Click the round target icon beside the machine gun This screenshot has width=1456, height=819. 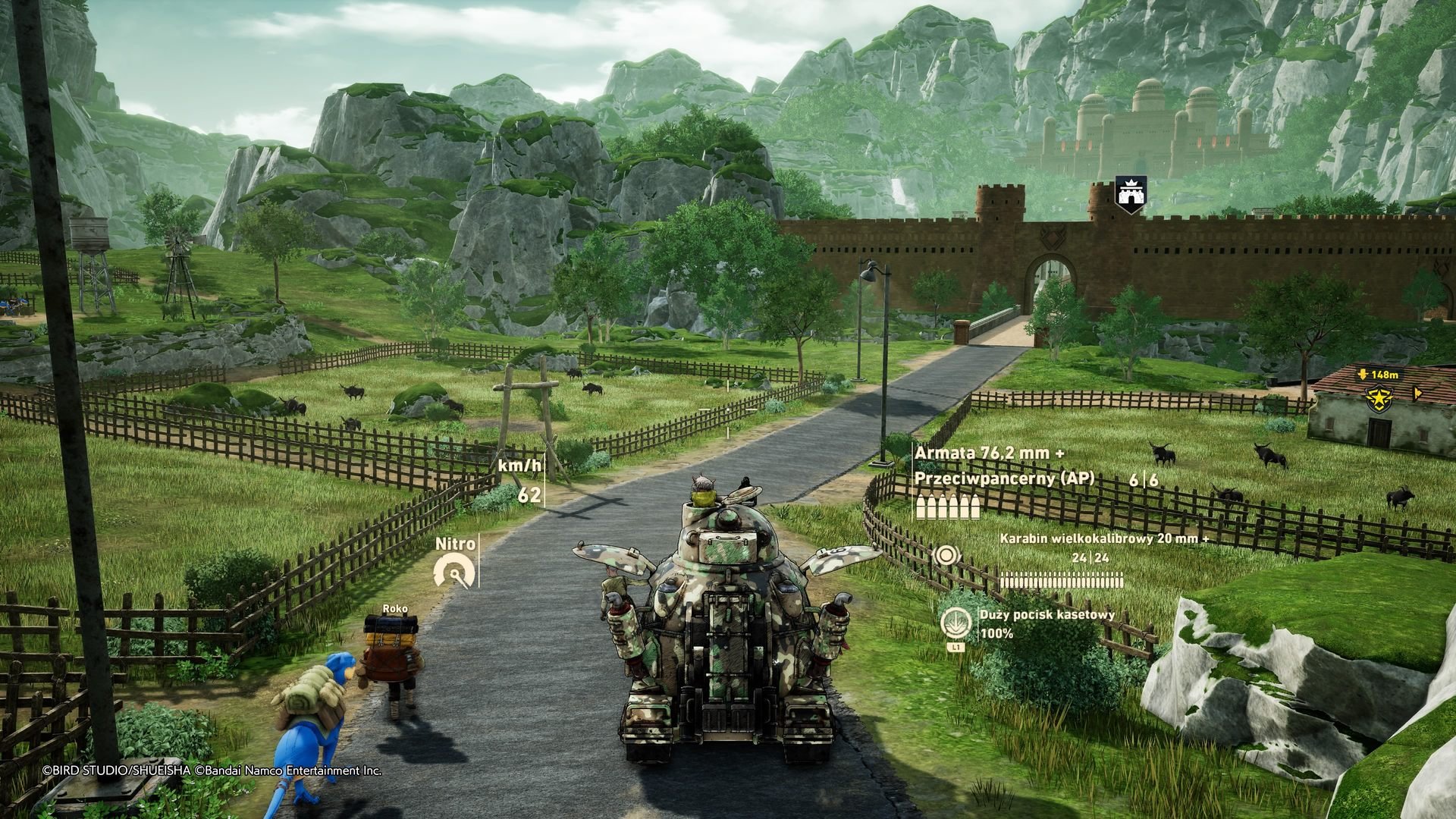pyautogui.click(x=944, y=556)
